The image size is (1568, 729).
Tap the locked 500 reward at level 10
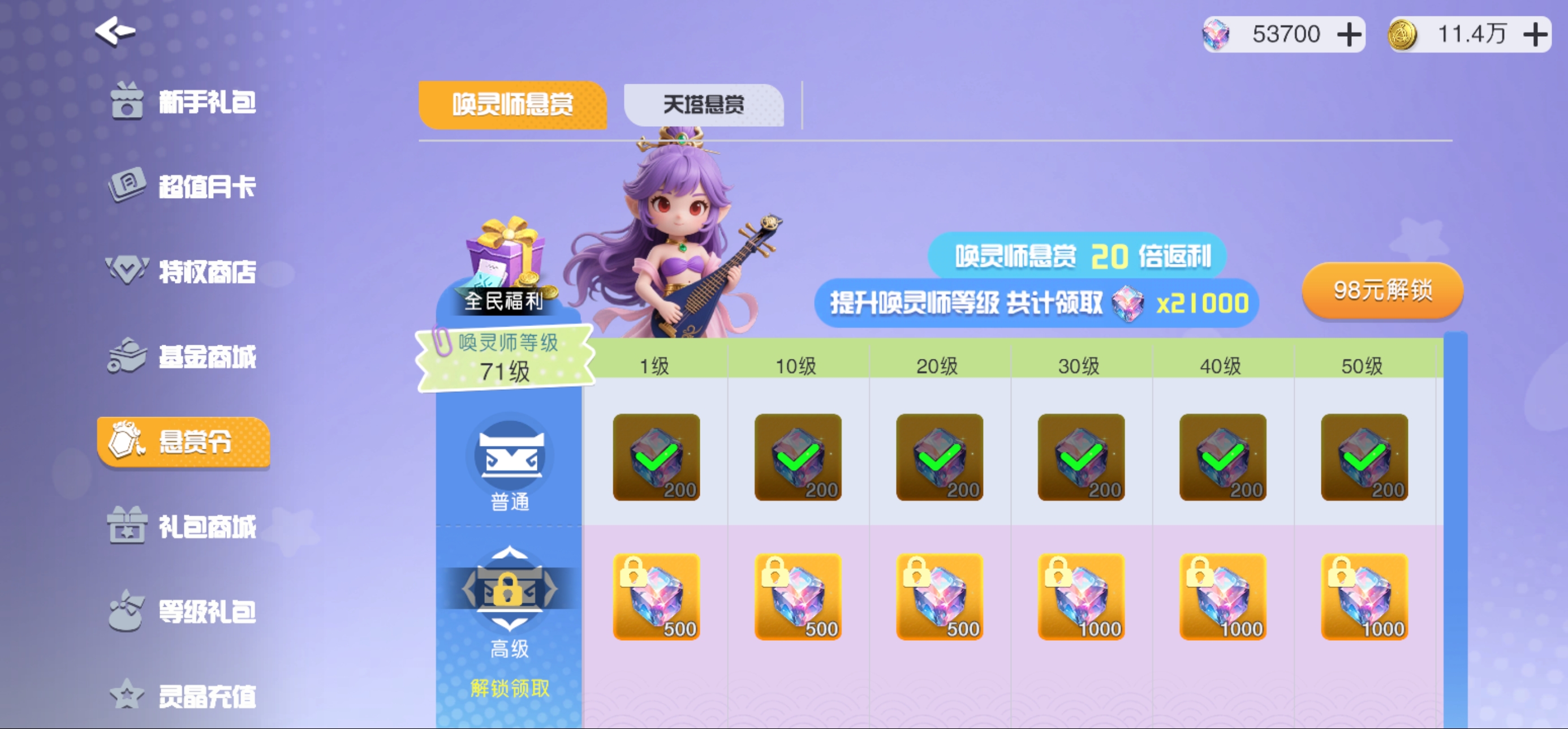[x=798, y=597]
